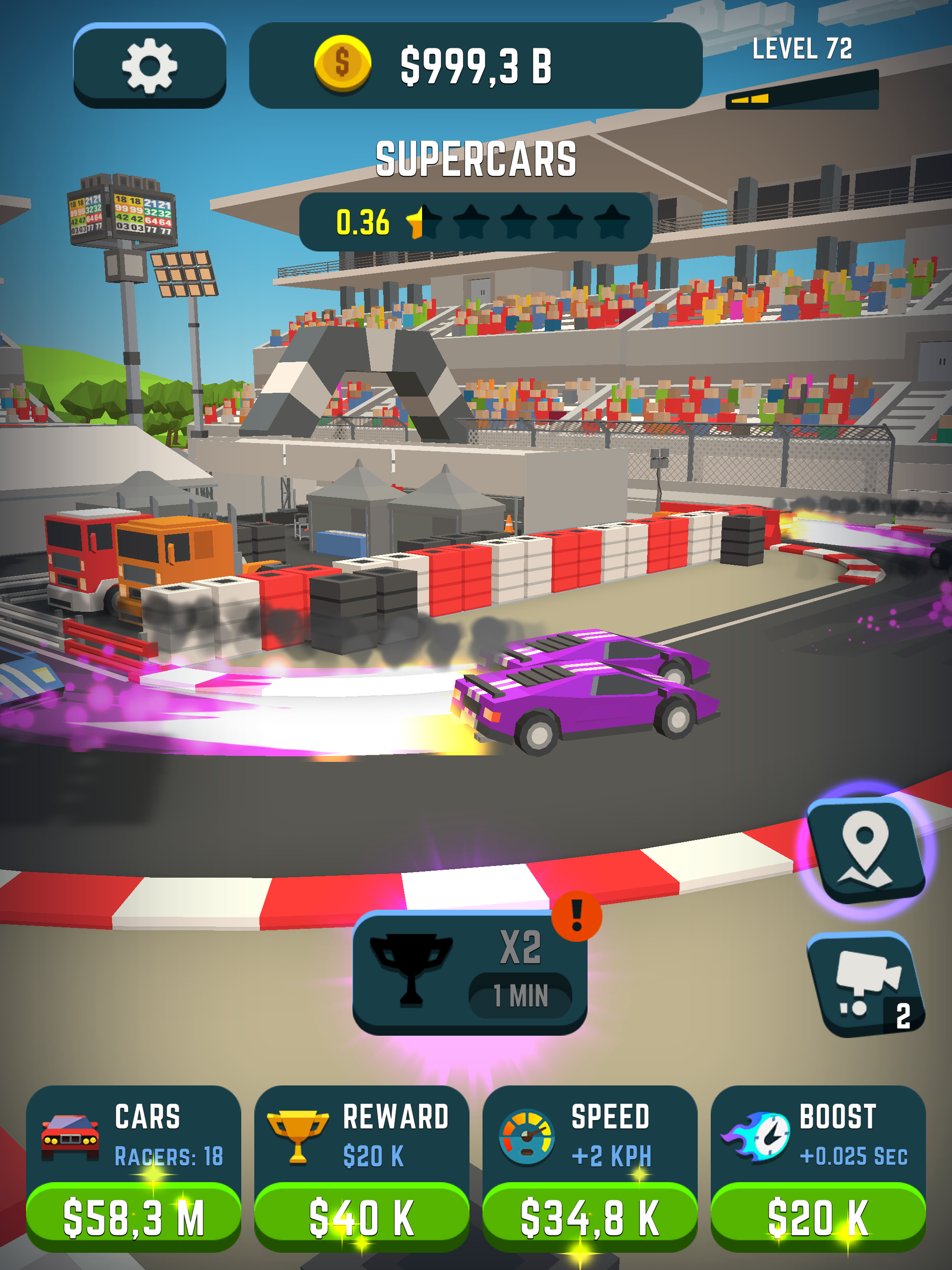Upgrade Boost for $20 K
Viewport: 952px width, 1270px height.
coord(818,1216)
